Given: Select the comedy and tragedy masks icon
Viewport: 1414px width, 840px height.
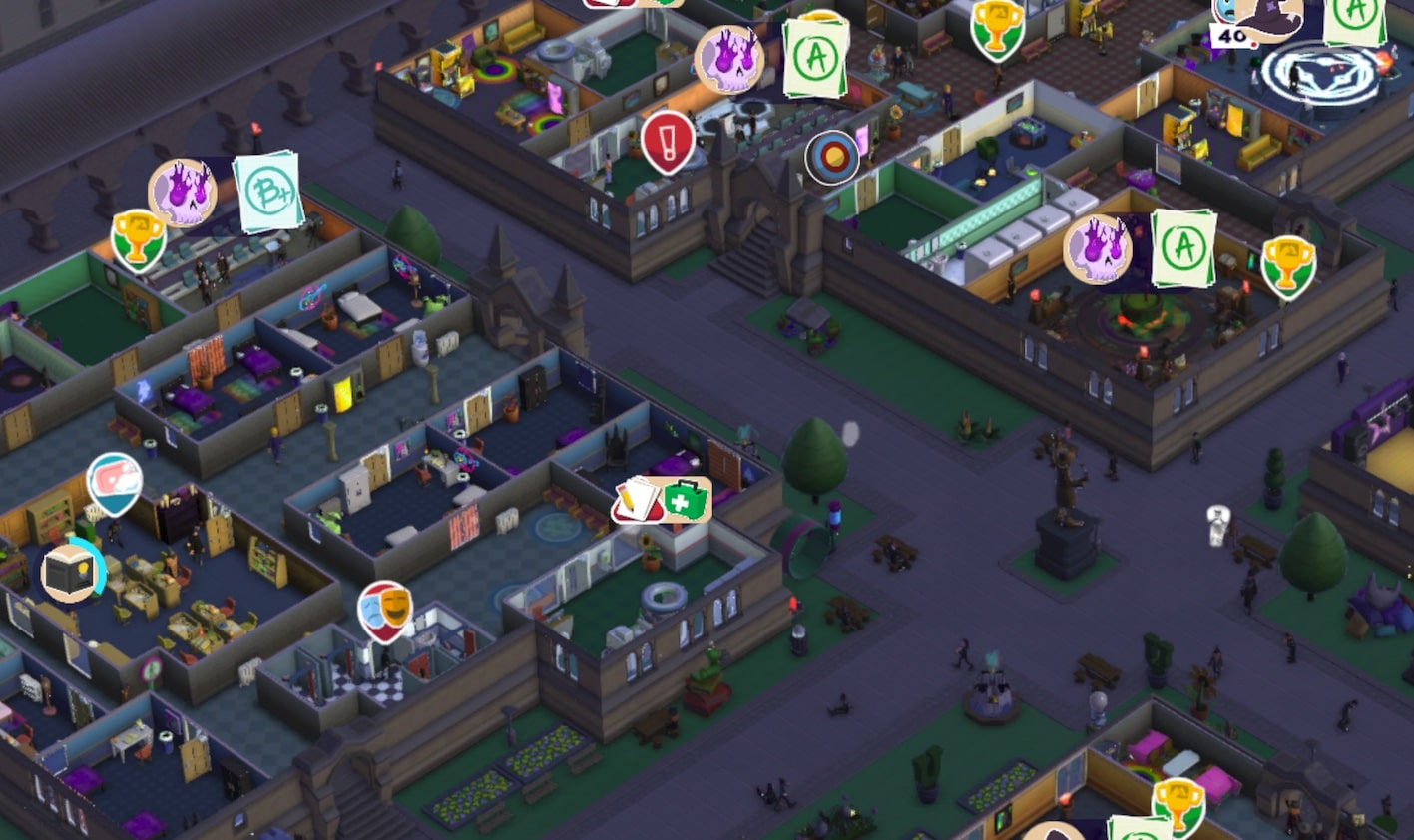Looking at the screenshot, I should pyautogui.click(x=384, y=609).
